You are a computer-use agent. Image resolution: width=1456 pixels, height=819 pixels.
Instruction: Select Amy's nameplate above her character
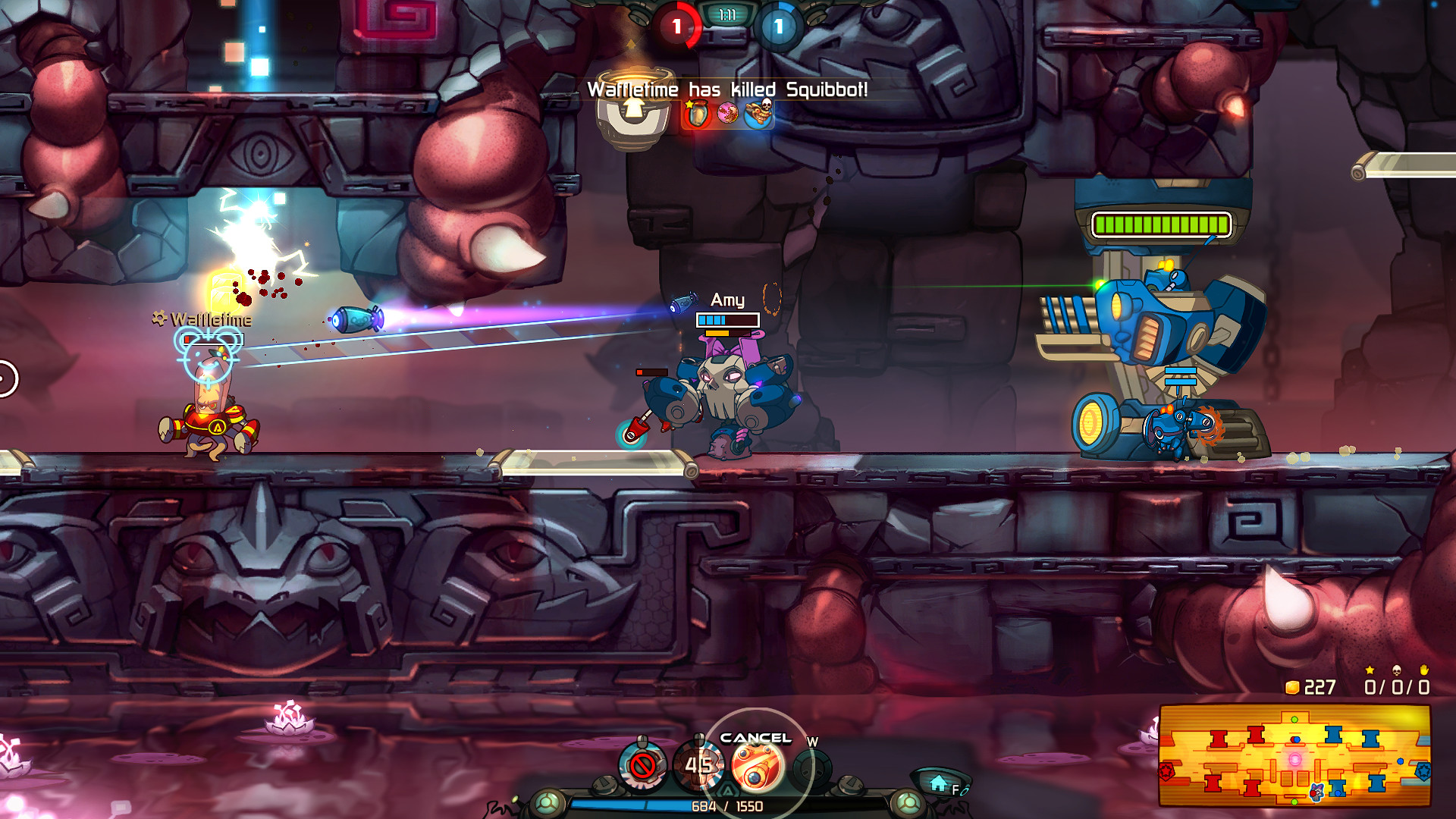pyautogui.click(x=726, y=299)
